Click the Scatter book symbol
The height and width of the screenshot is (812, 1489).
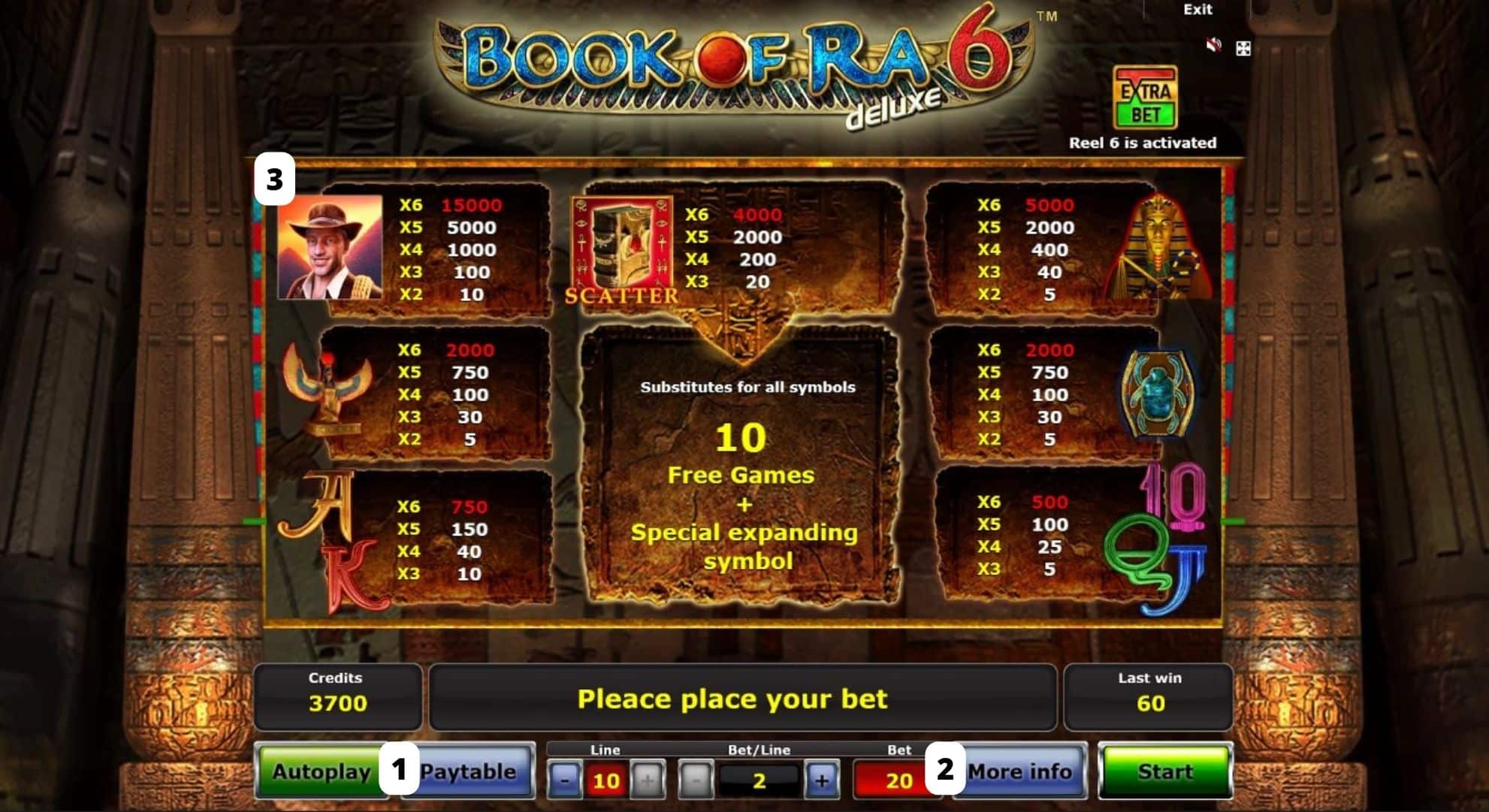[x=622, y=248]
